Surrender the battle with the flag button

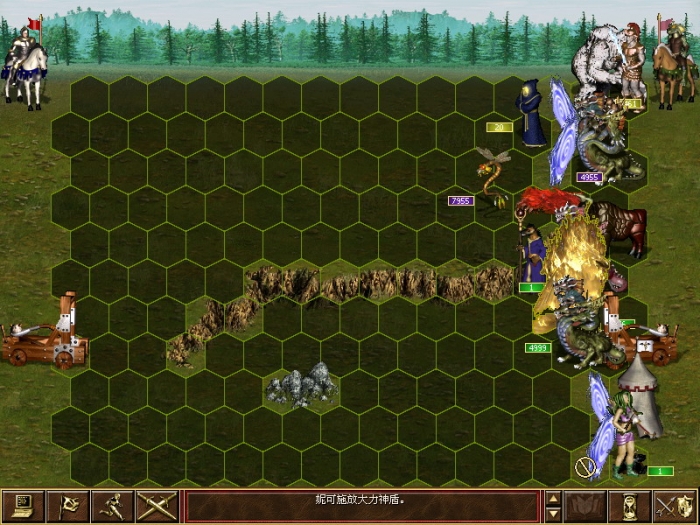(x=68, y=506)
